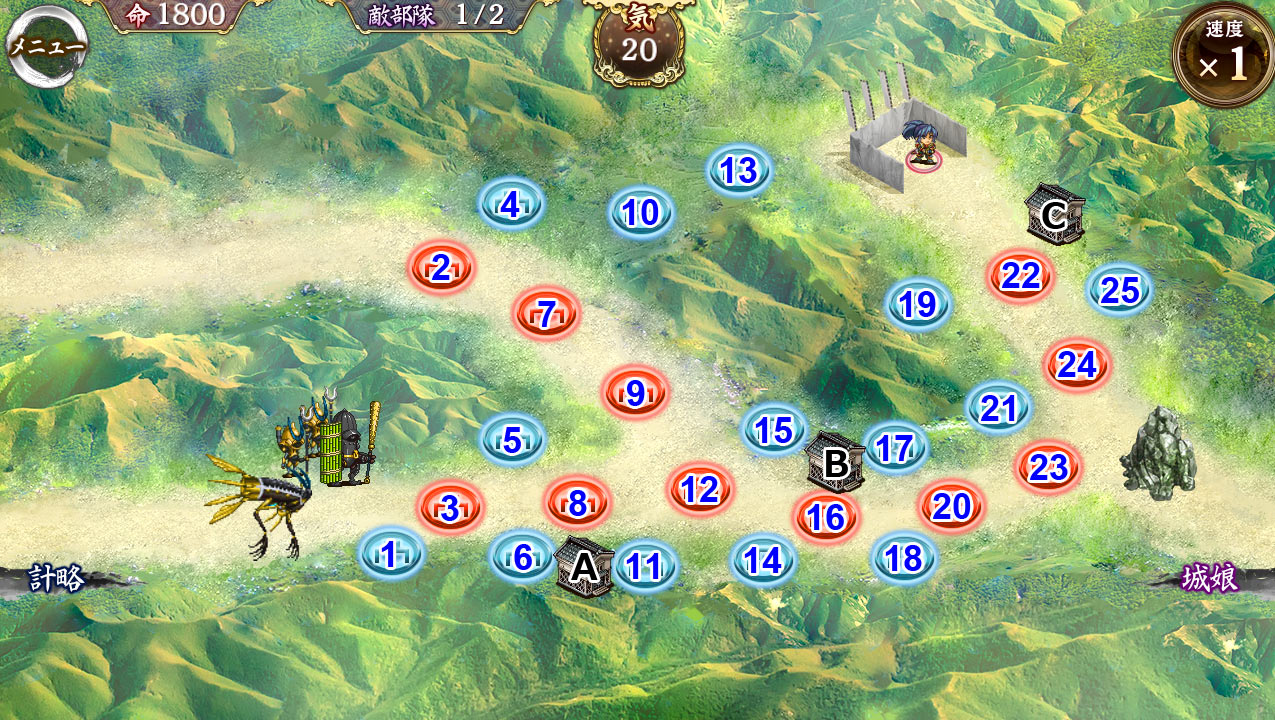Open the 計略 stratagem panel

tap(57, 579)
